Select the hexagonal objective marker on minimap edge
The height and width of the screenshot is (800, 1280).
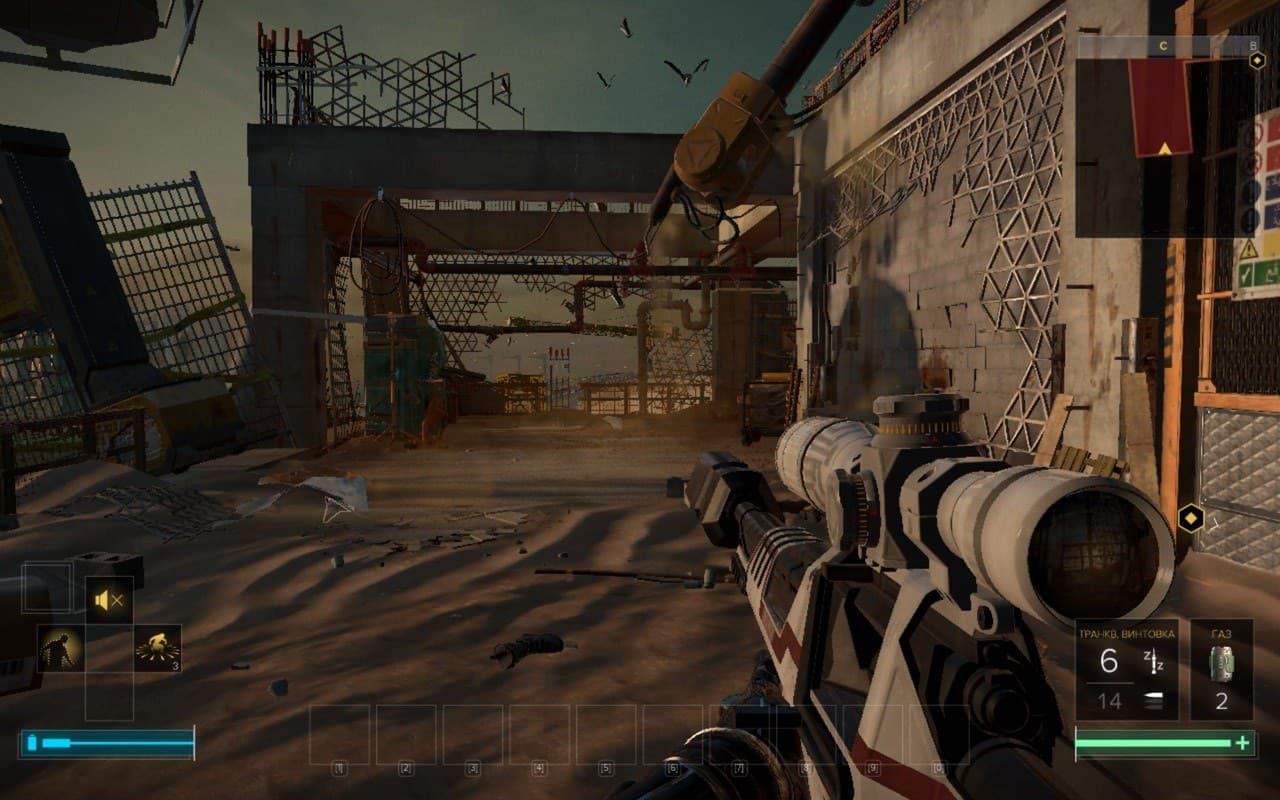[x=1257, y=60]
